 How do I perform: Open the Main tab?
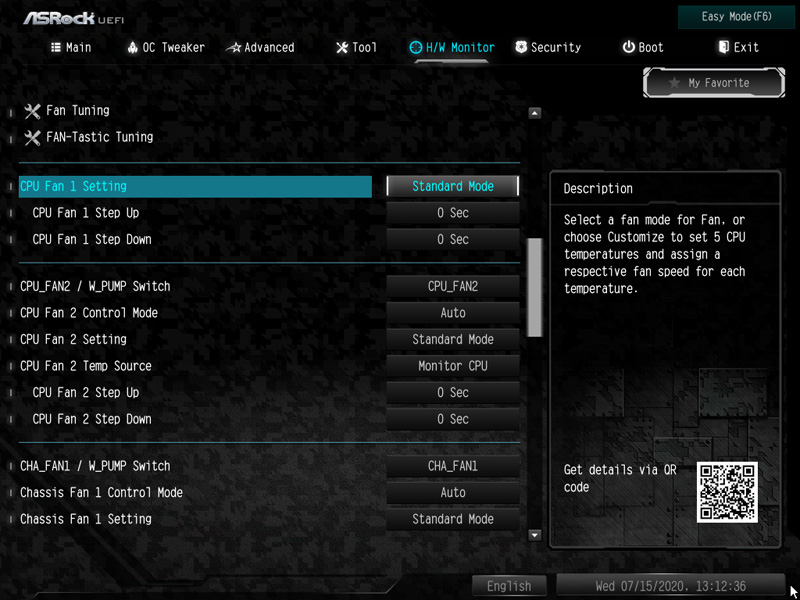click(71, 47)
